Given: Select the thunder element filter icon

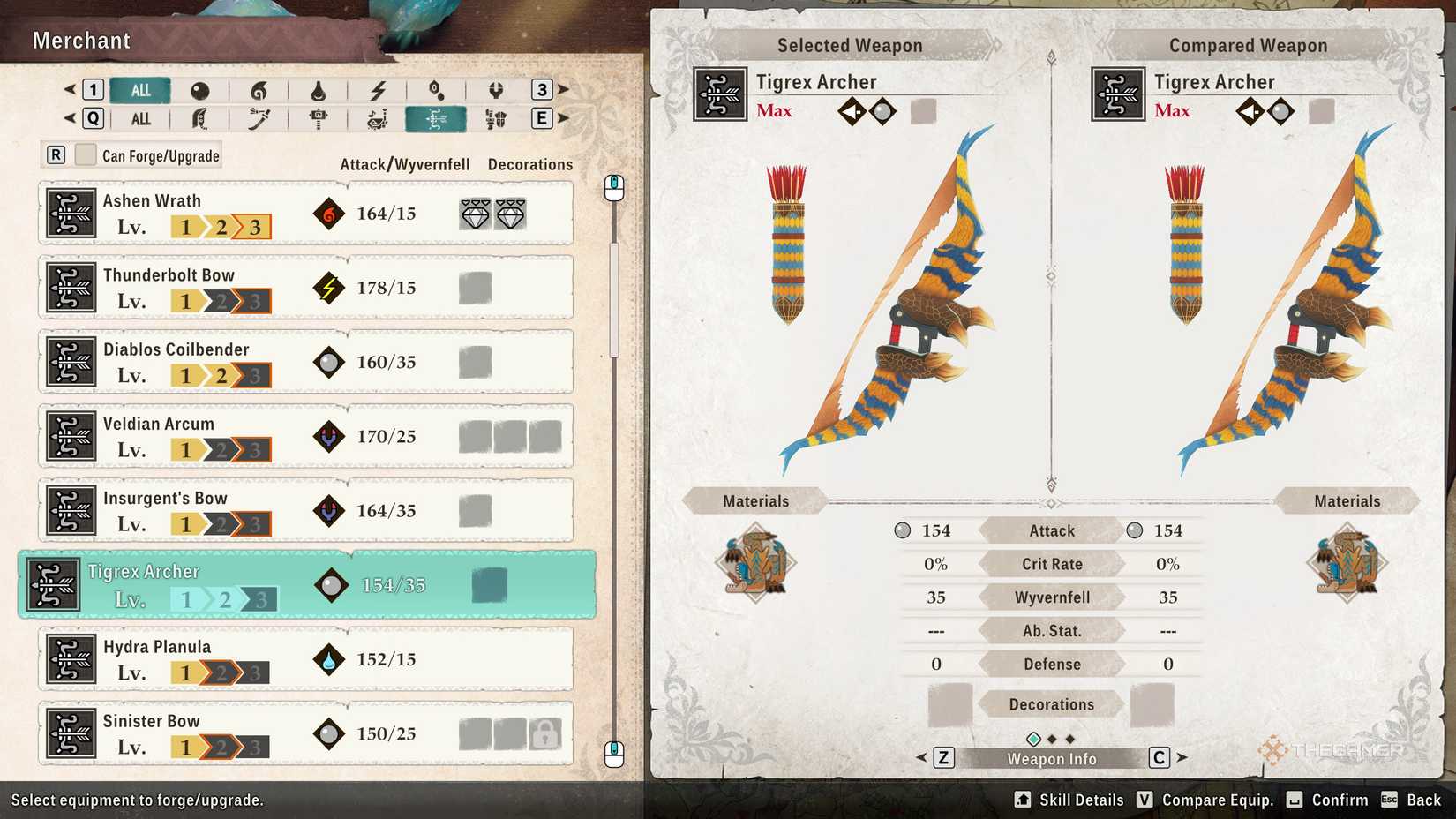Looking at the screenshot, I should 378,90.
